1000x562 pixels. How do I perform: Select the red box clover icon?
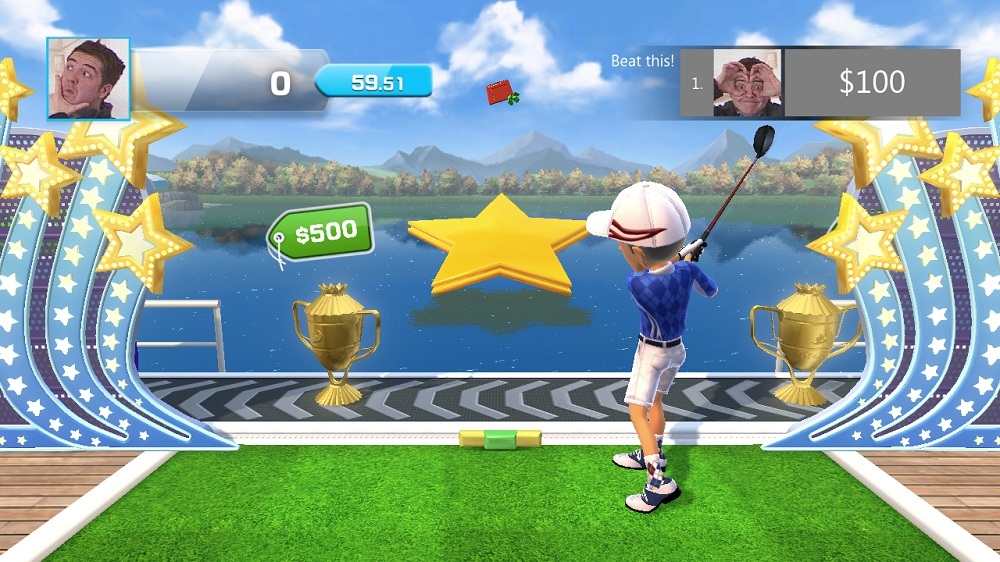coord(502,94)
